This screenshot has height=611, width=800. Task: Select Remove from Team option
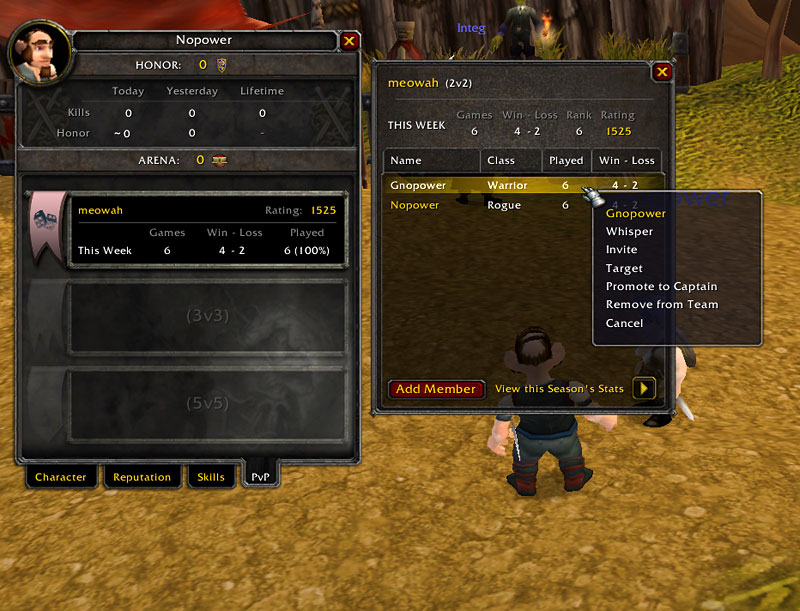(662, 304)
